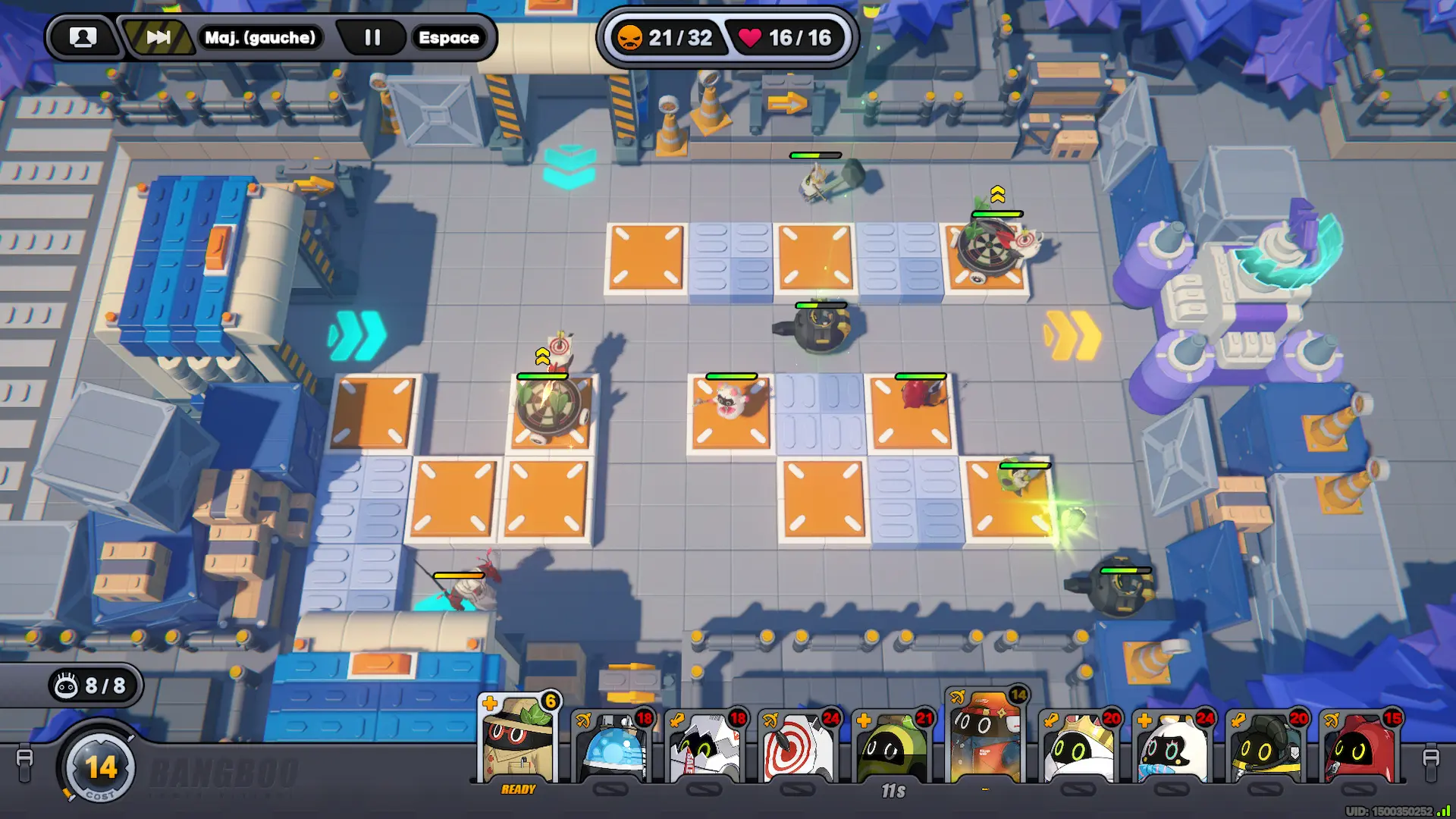Pick the white shark-tooth Bangboo card

704,748
